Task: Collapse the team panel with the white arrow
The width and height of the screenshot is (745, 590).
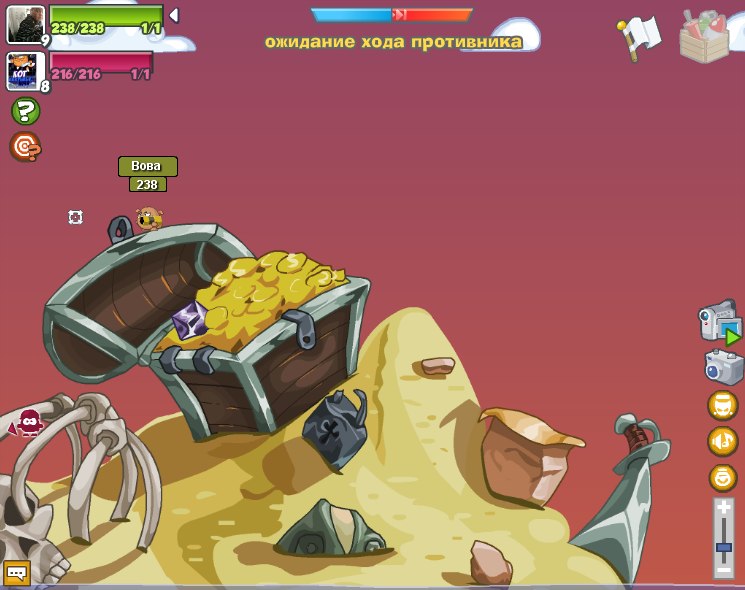Action: (174, 15)
